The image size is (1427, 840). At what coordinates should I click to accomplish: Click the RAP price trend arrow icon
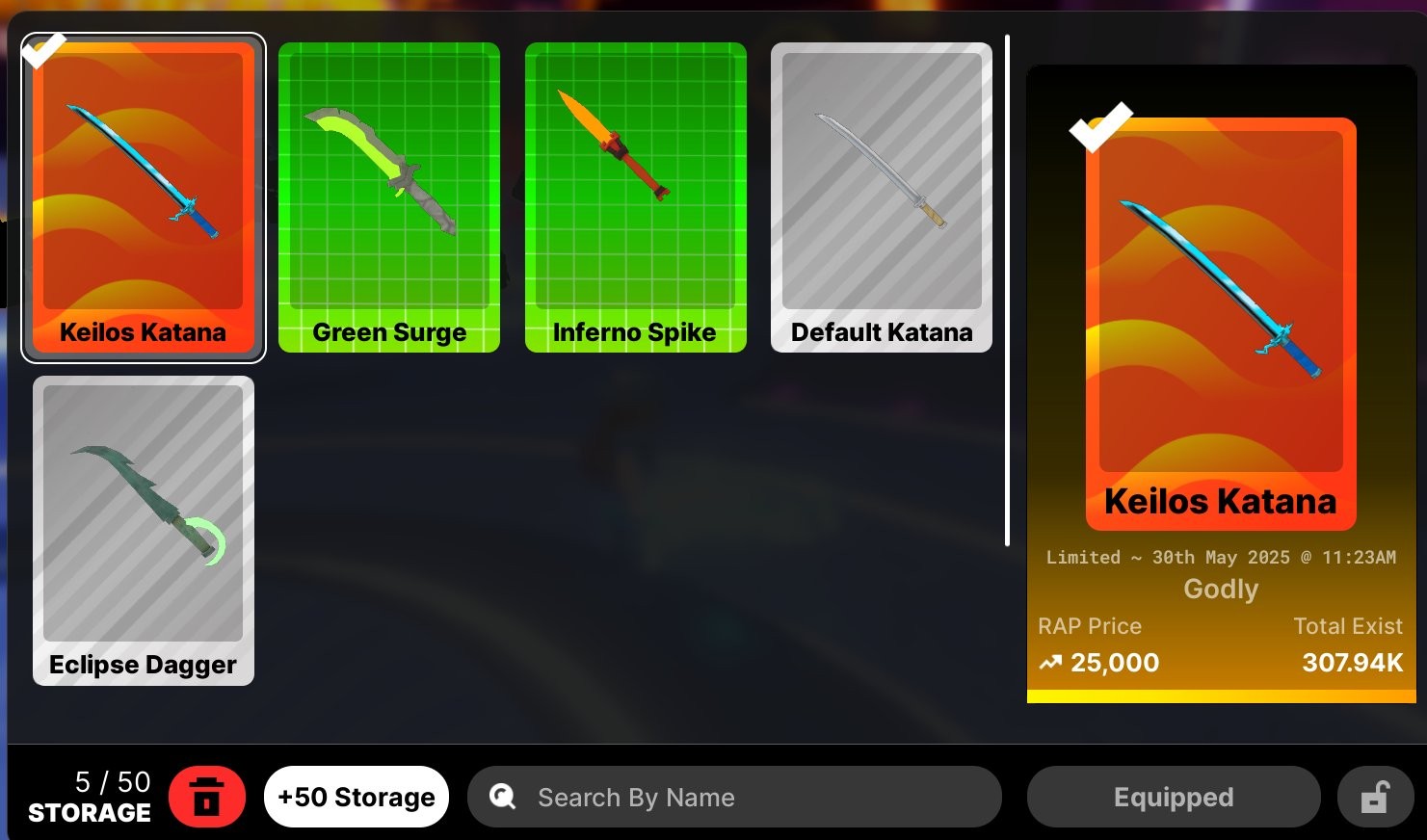coord(1049,662)
